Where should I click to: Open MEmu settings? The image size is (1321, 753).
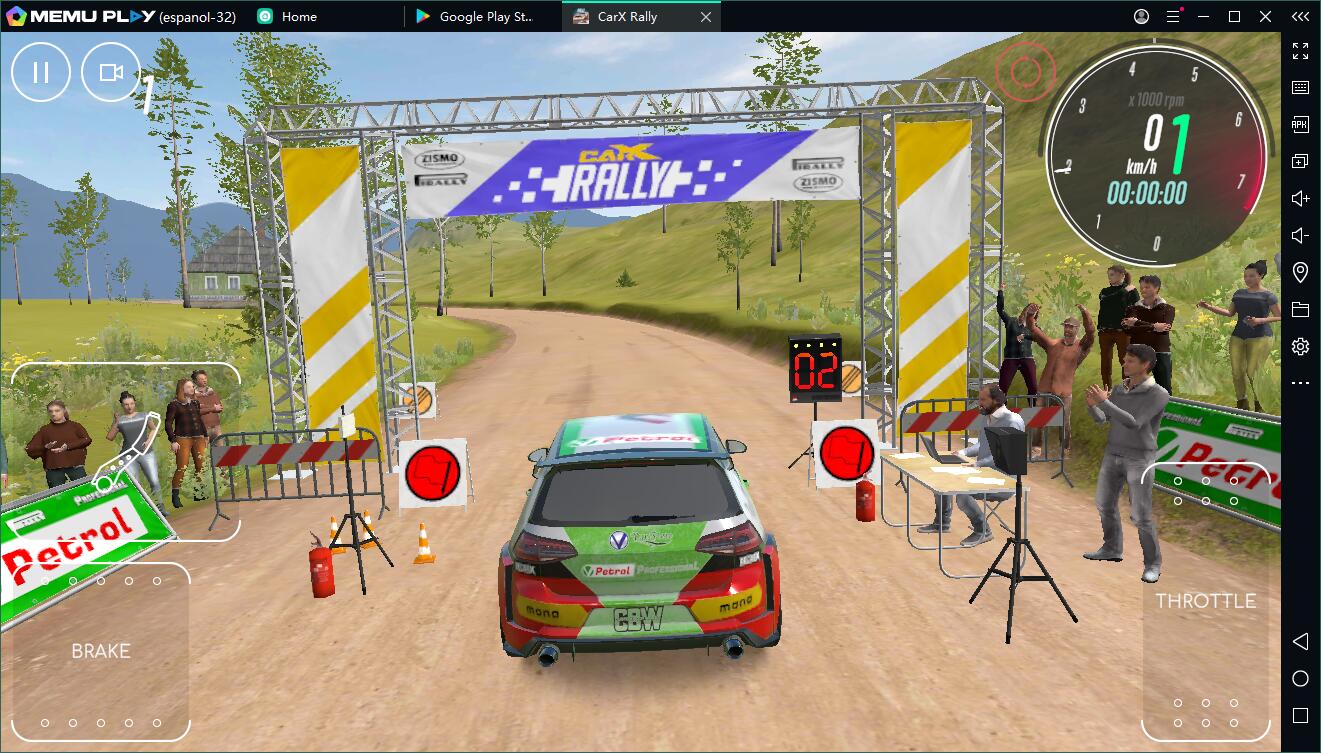[1300, 345]
